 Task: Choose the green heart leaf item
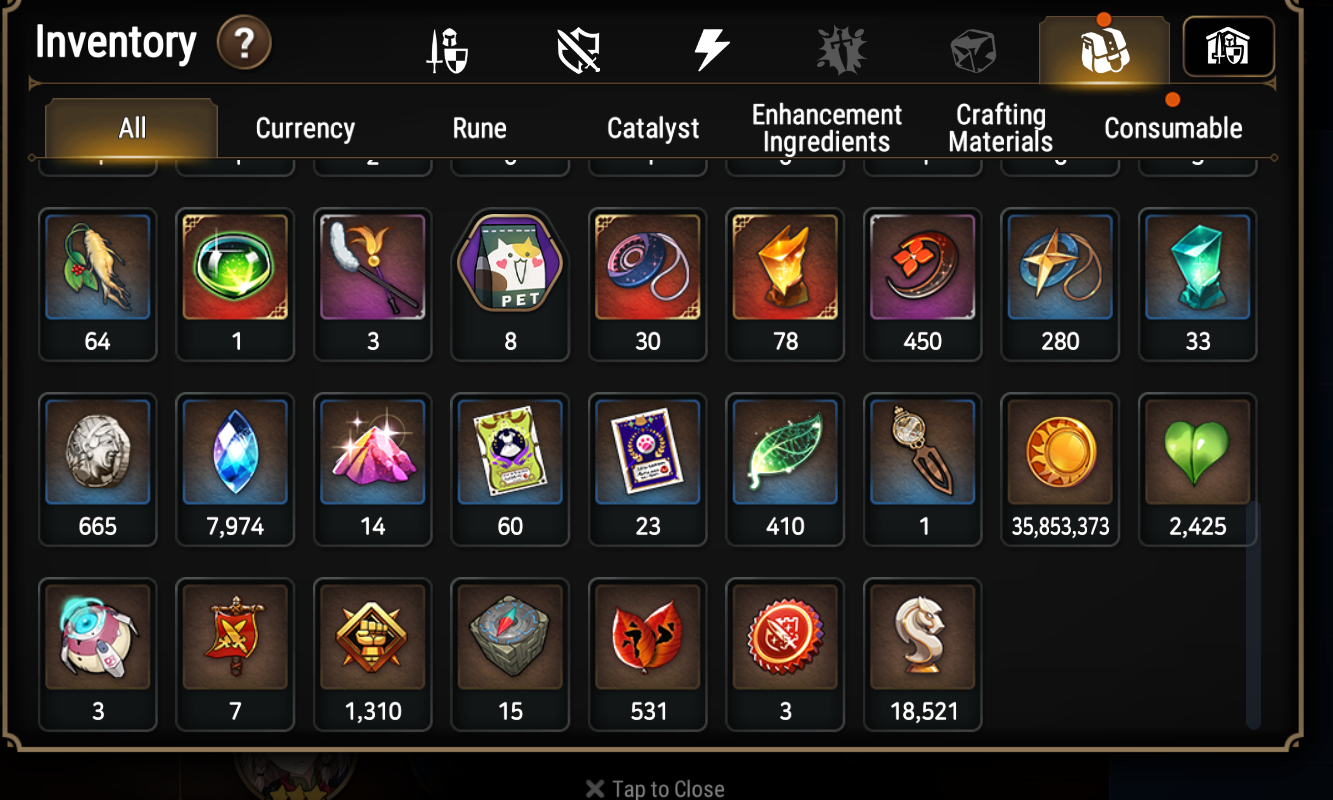click(x=1197, y=453)
